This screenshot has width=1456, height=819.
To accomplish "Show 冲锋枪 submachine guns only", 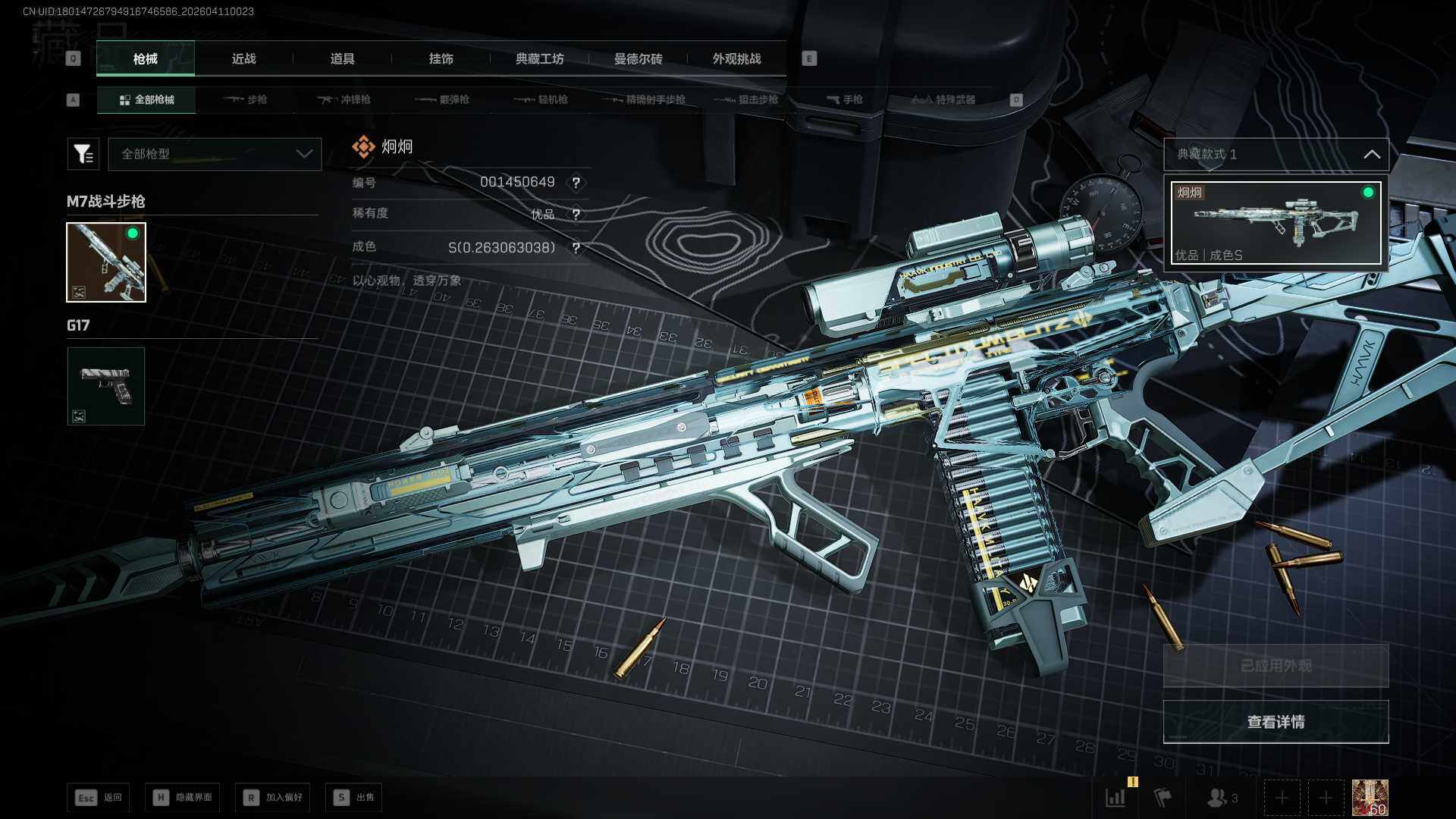I will coord(344,99).
